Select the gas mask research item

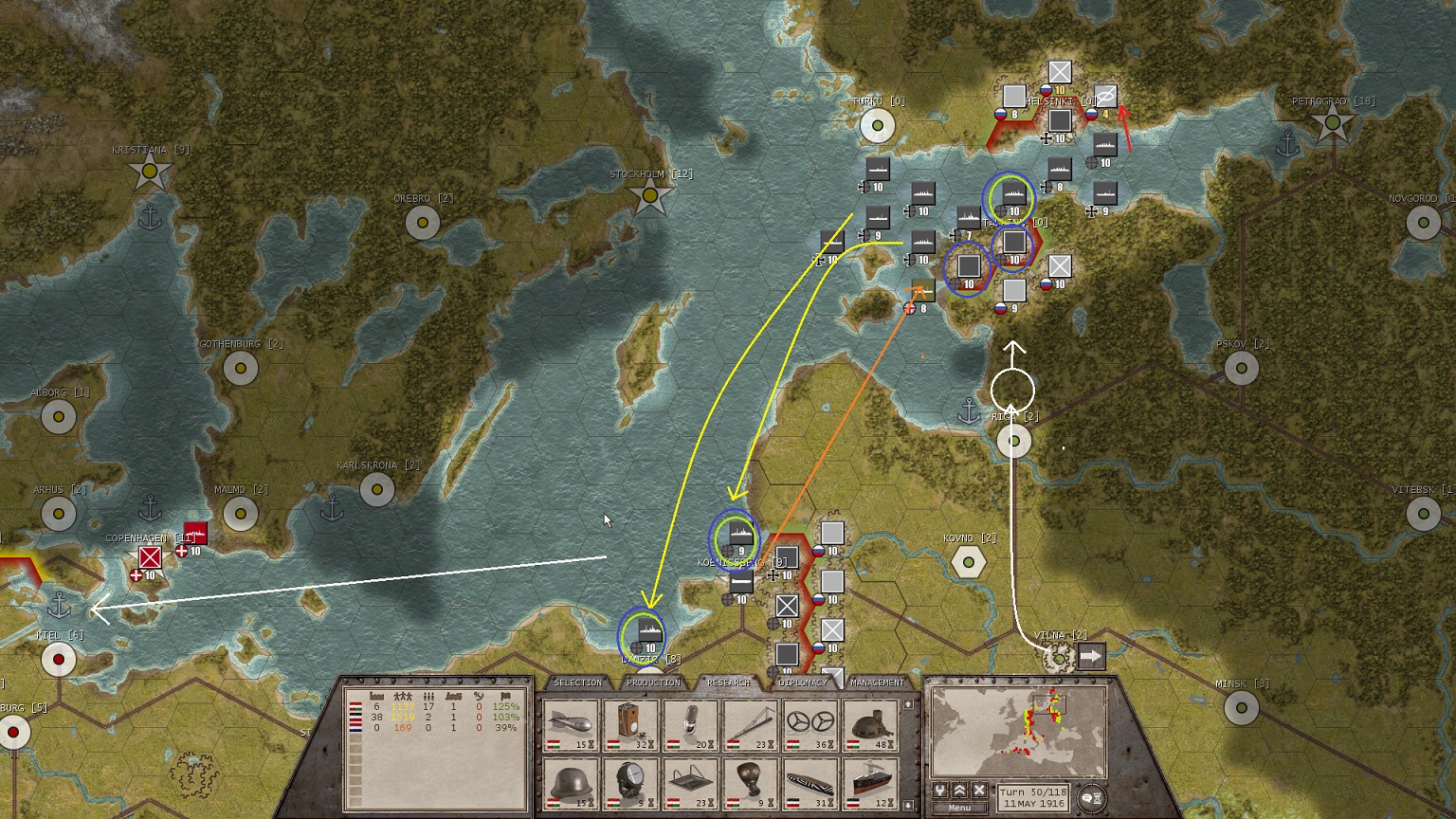point(751,783)
